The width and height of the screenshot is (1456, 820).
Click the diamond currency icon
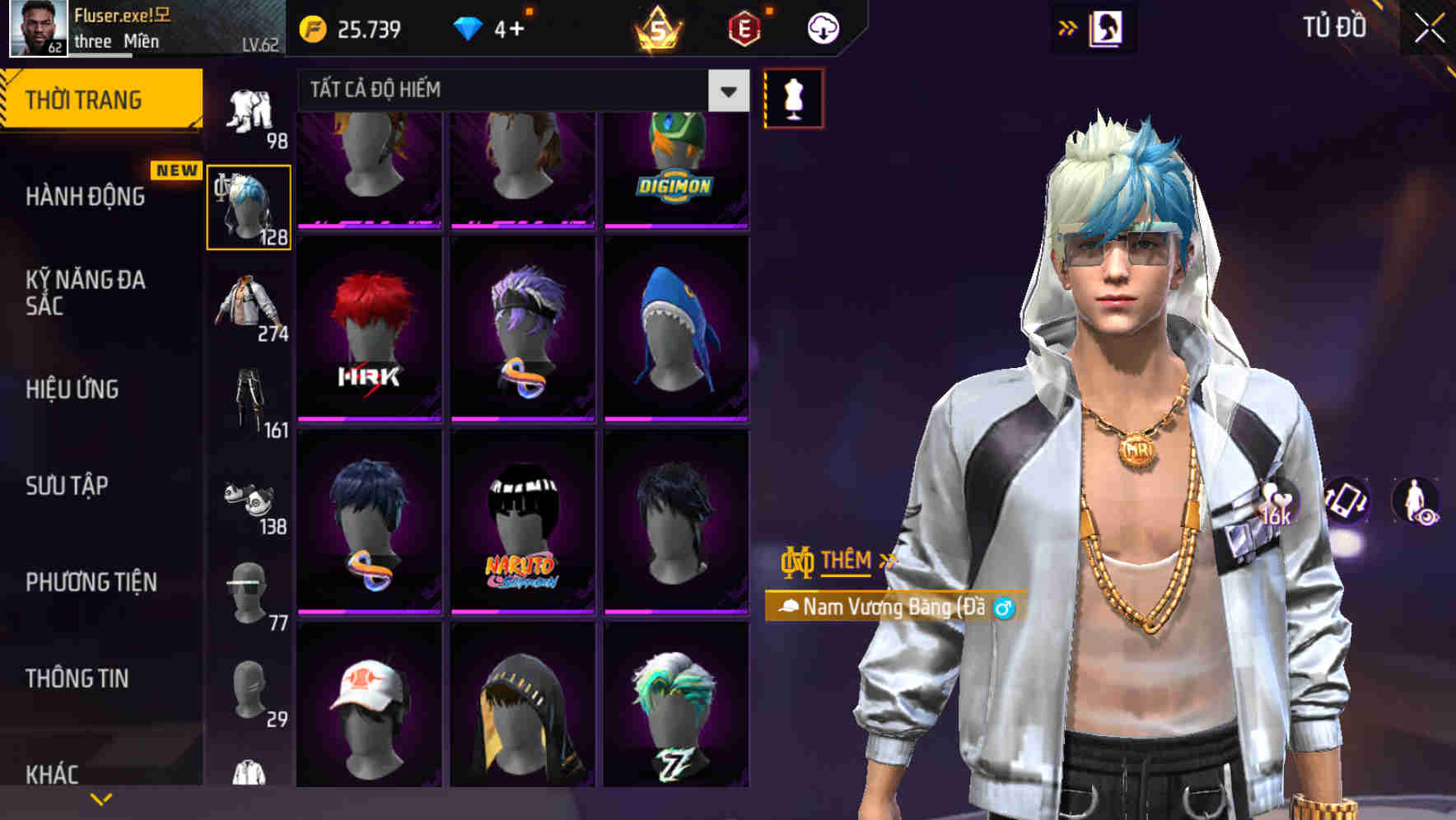[470, 27]
